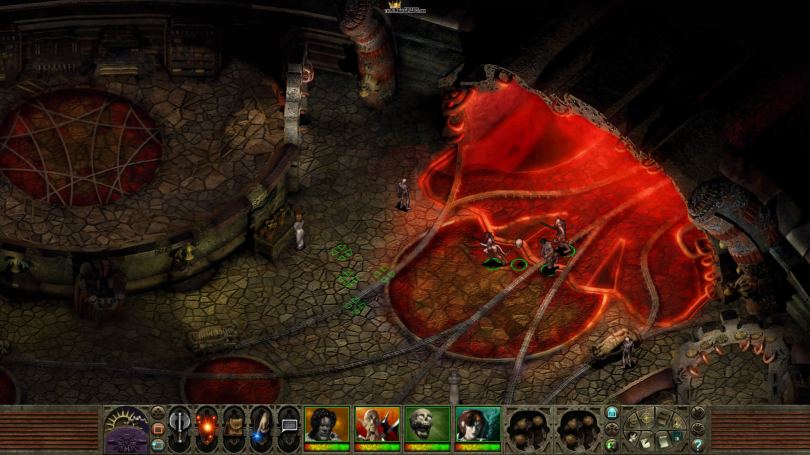The width and height of the screenshot is (810, 455).
Task: Select The Nameless One's portrait
Action: tap(326, 422)
